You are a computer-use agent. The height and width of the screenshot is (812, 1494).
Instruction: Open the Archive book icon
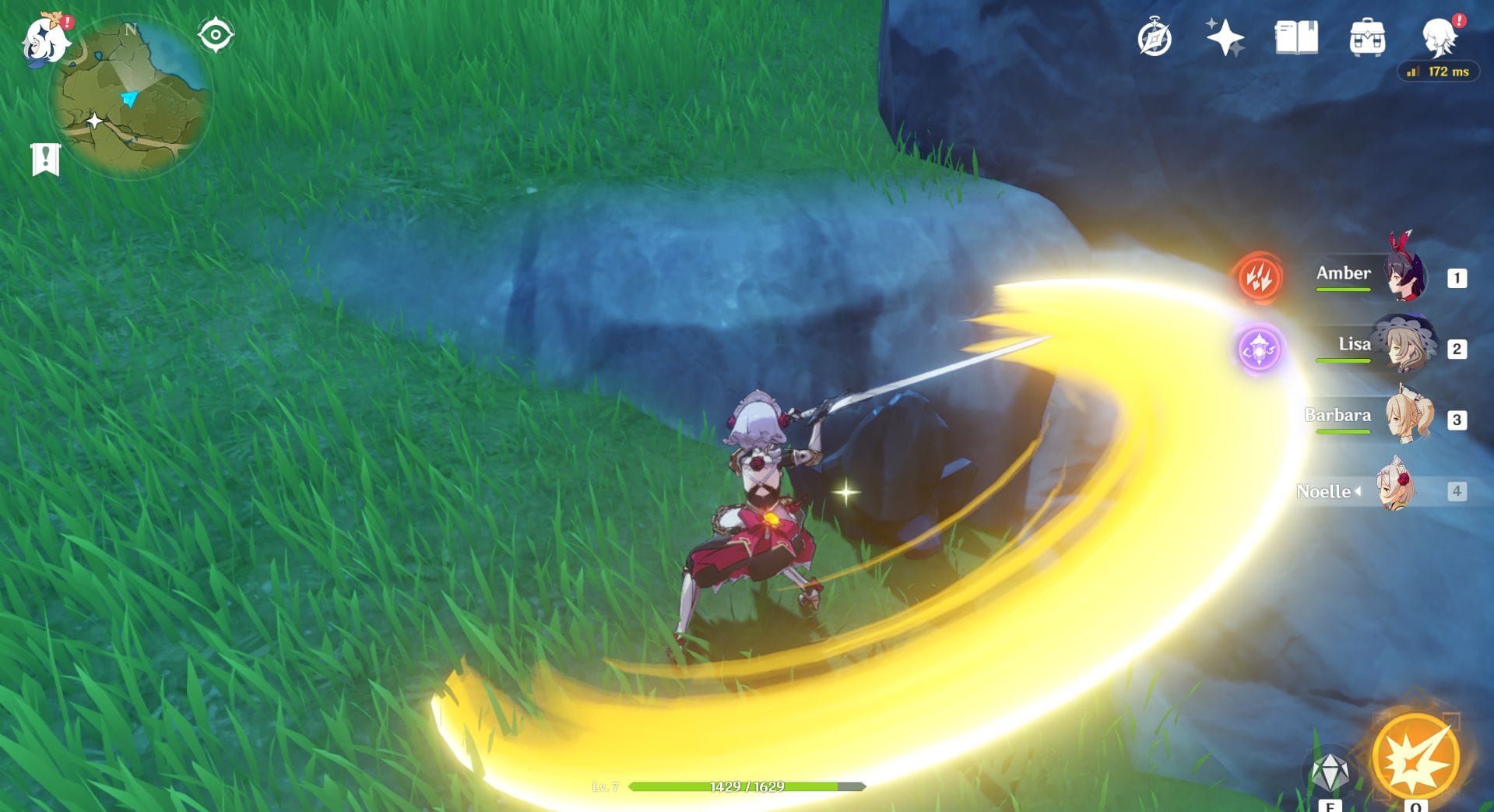1295,36
